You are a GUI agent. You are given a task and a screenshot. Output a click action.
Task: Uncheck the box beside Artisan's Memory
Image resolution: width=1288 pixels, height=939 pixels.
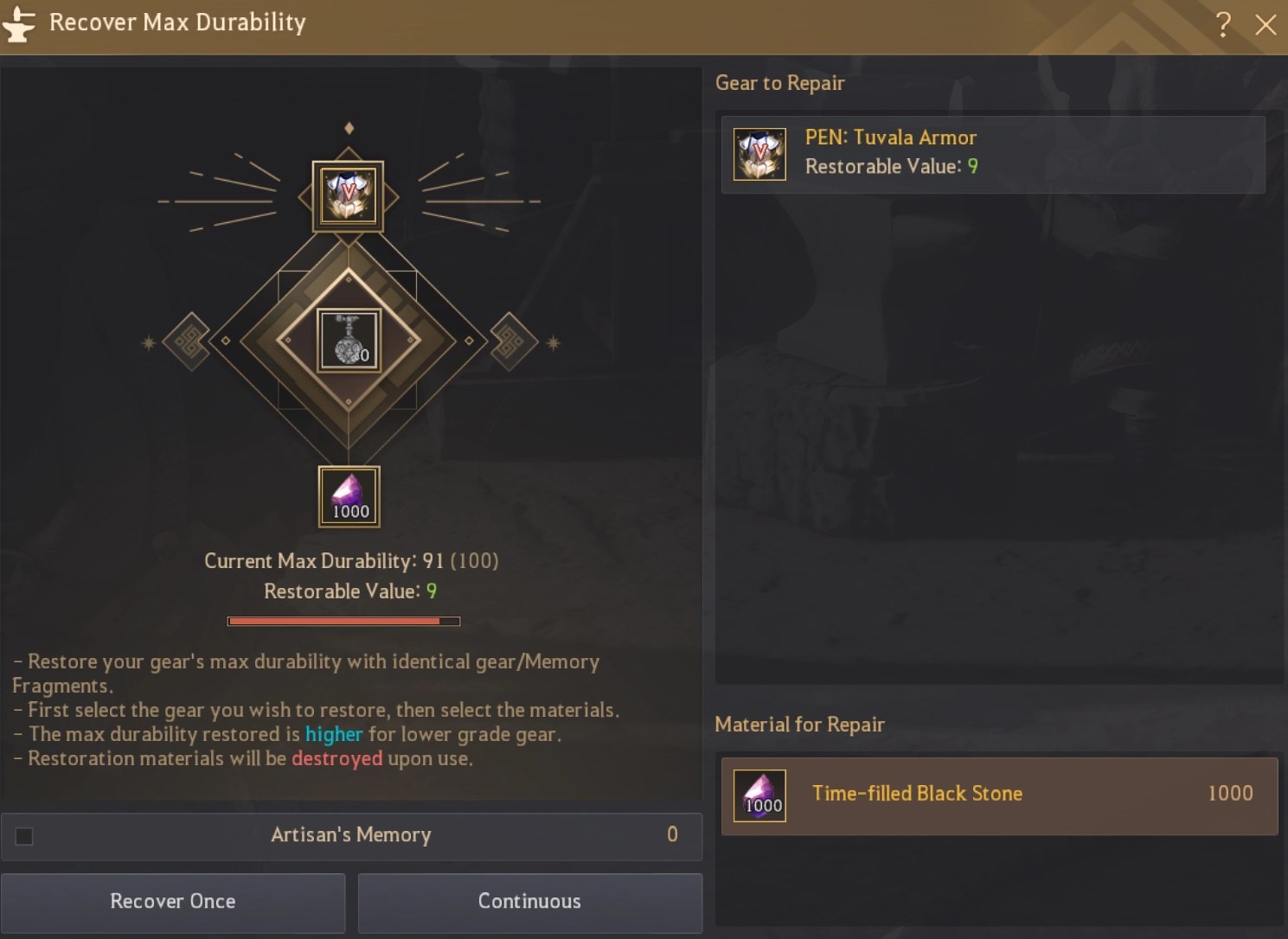pos(24,836)
